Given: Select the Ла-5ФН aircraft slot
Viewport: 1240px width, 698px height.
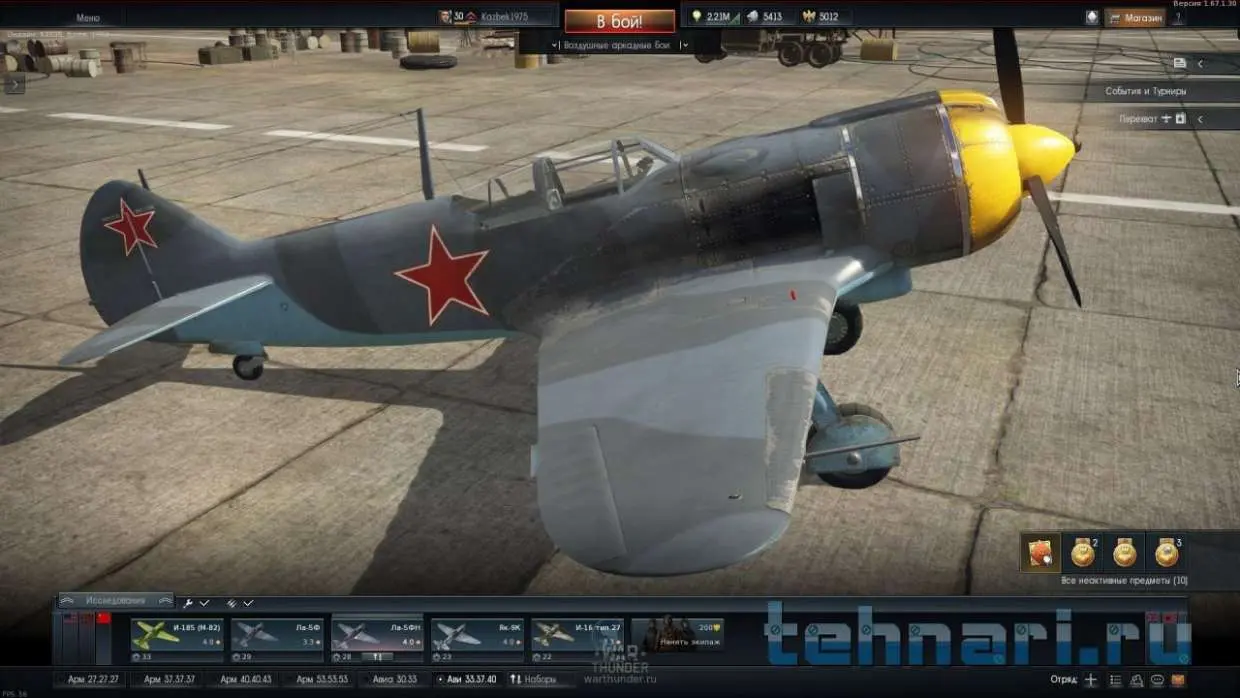Looking at the screenshot, I should click(377, 636).
